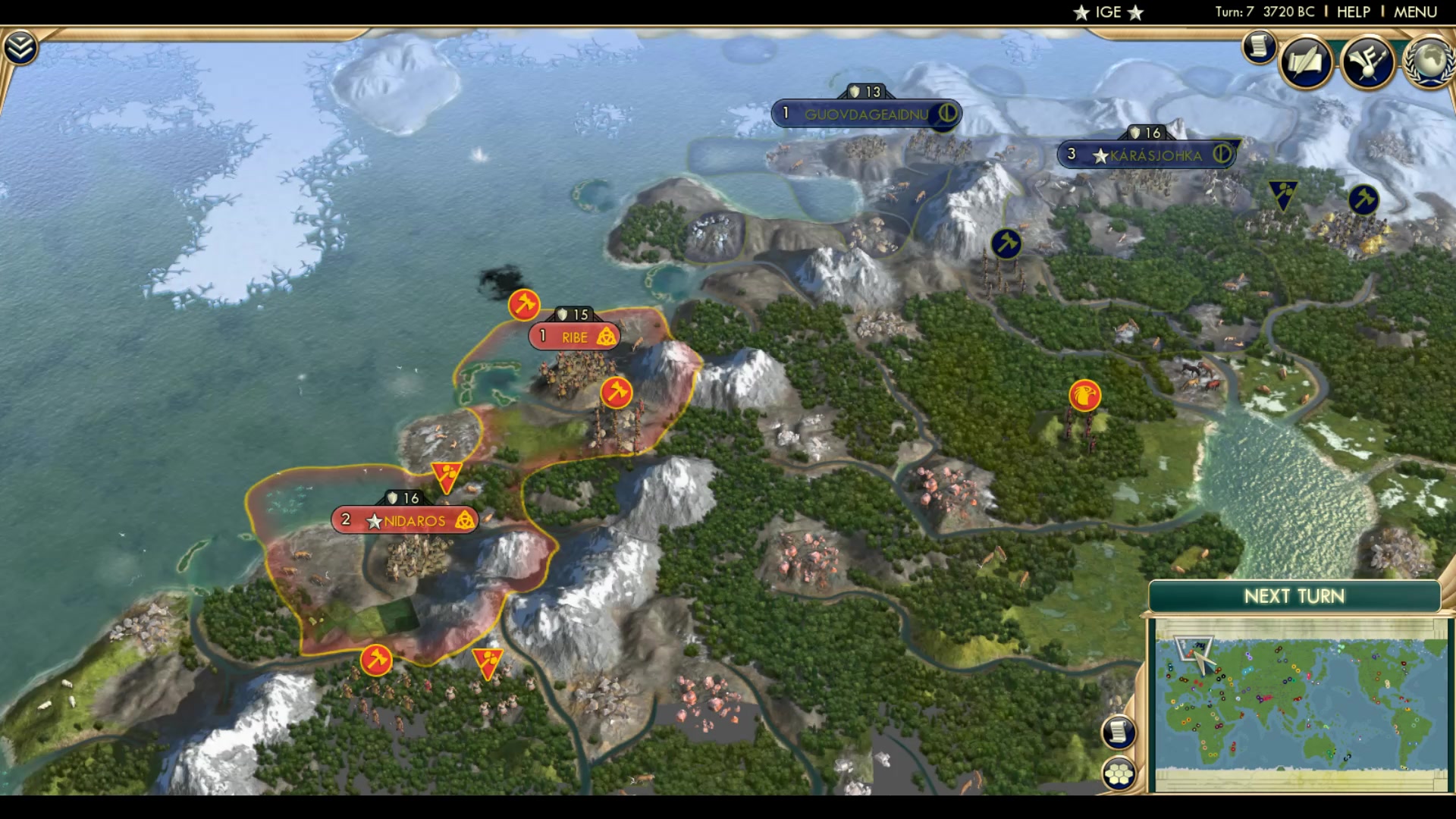Click the religion symbol on the Ribe banner
1456x819 pixels.
(608, 337)
